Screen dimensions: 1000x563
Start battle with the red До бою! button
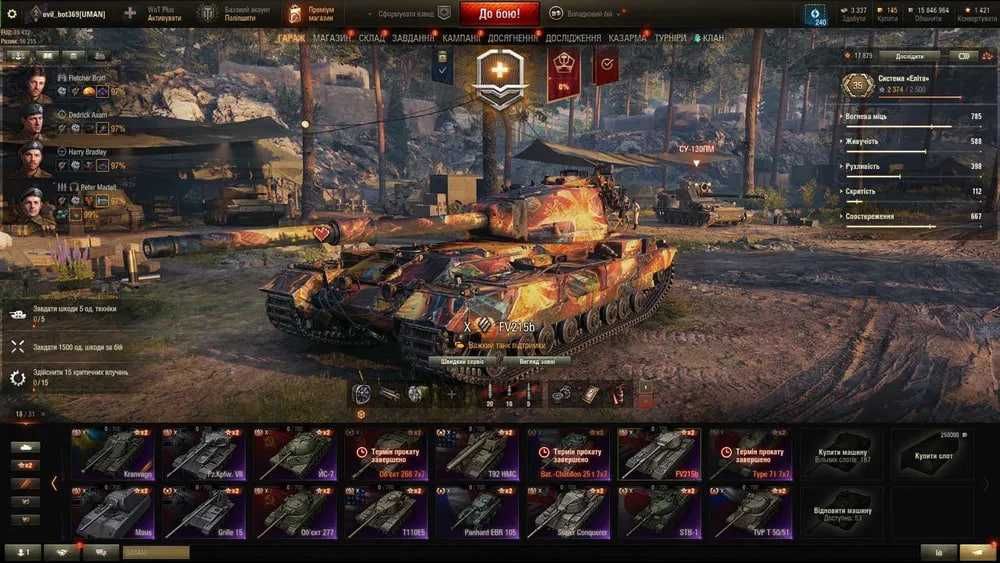tap(501, 13)
